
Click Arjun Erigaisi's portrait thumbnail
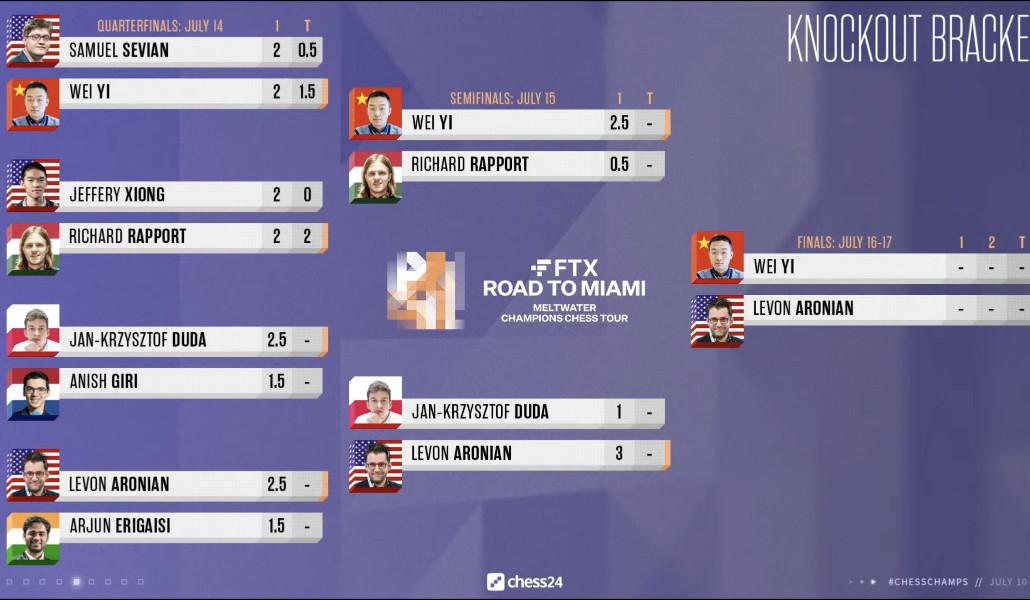pos(33,538)
